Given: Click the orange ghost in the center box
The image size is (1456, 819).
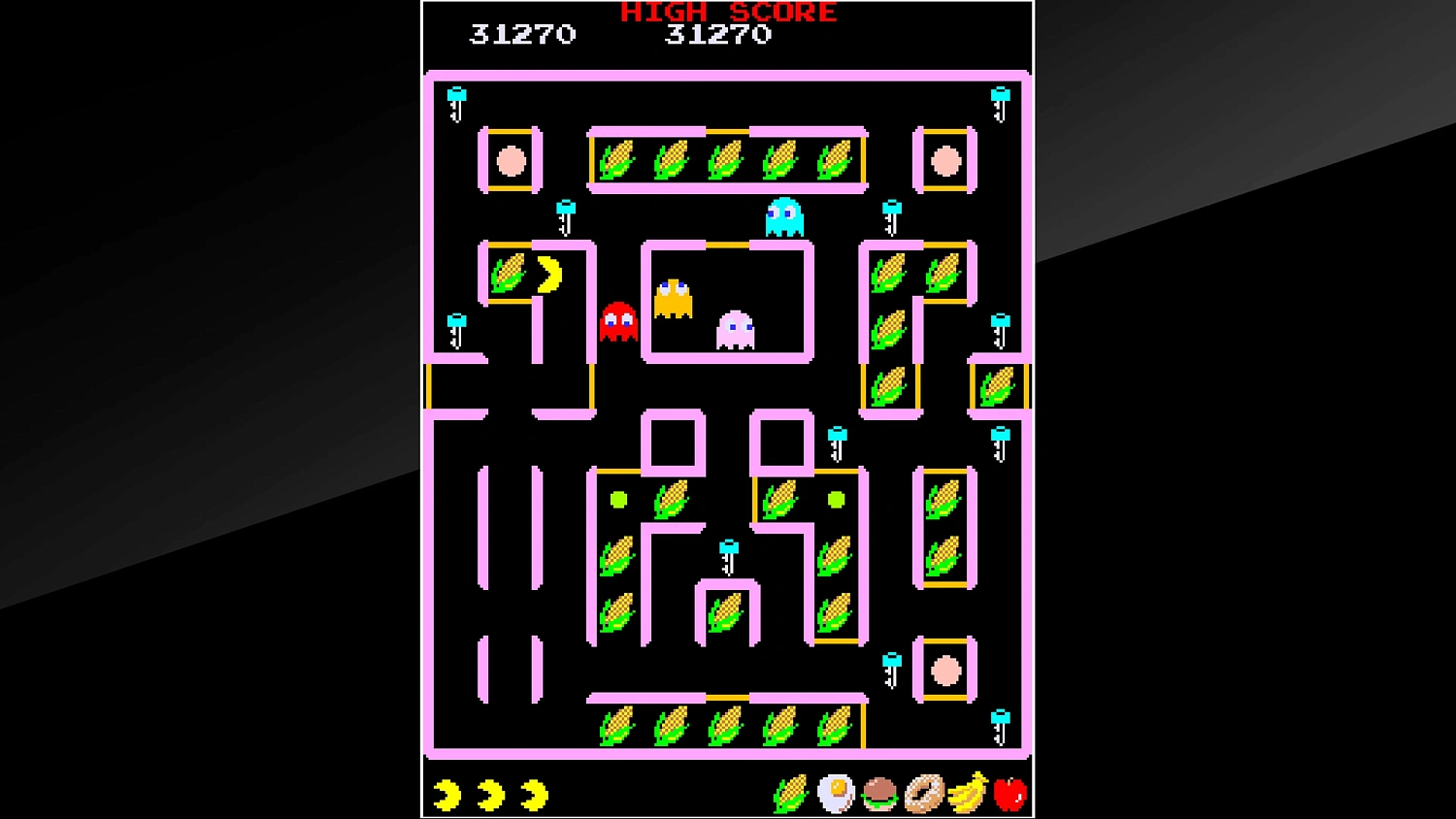Looking at the screenshot, I should 673,296.
